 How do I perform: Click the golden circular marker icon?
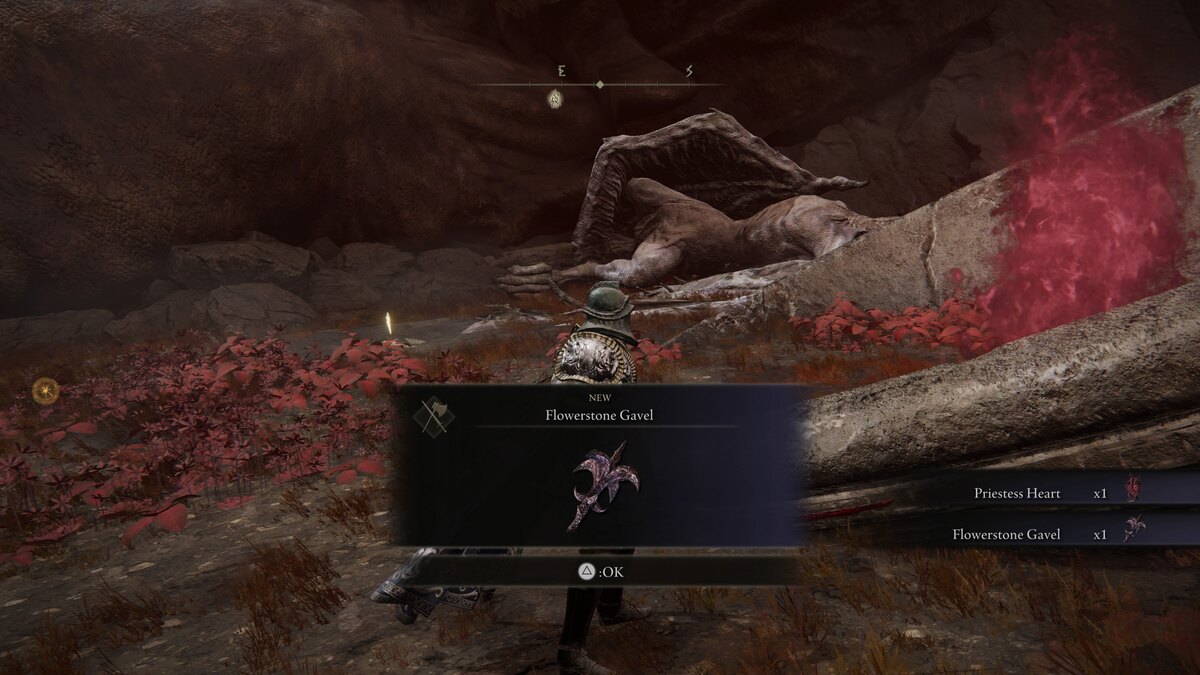(45, 391)
